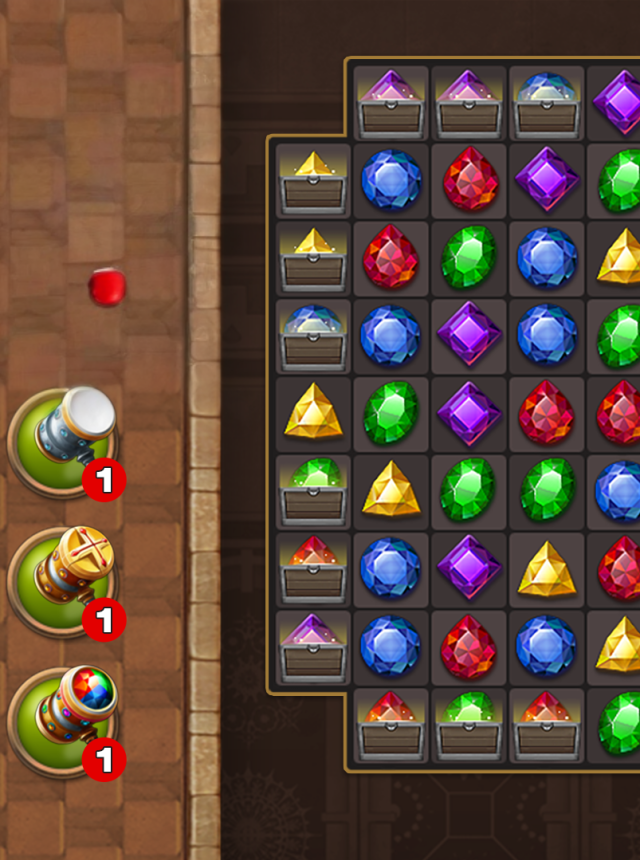Activate the white-tipped hammer booster

click(62, 440)
